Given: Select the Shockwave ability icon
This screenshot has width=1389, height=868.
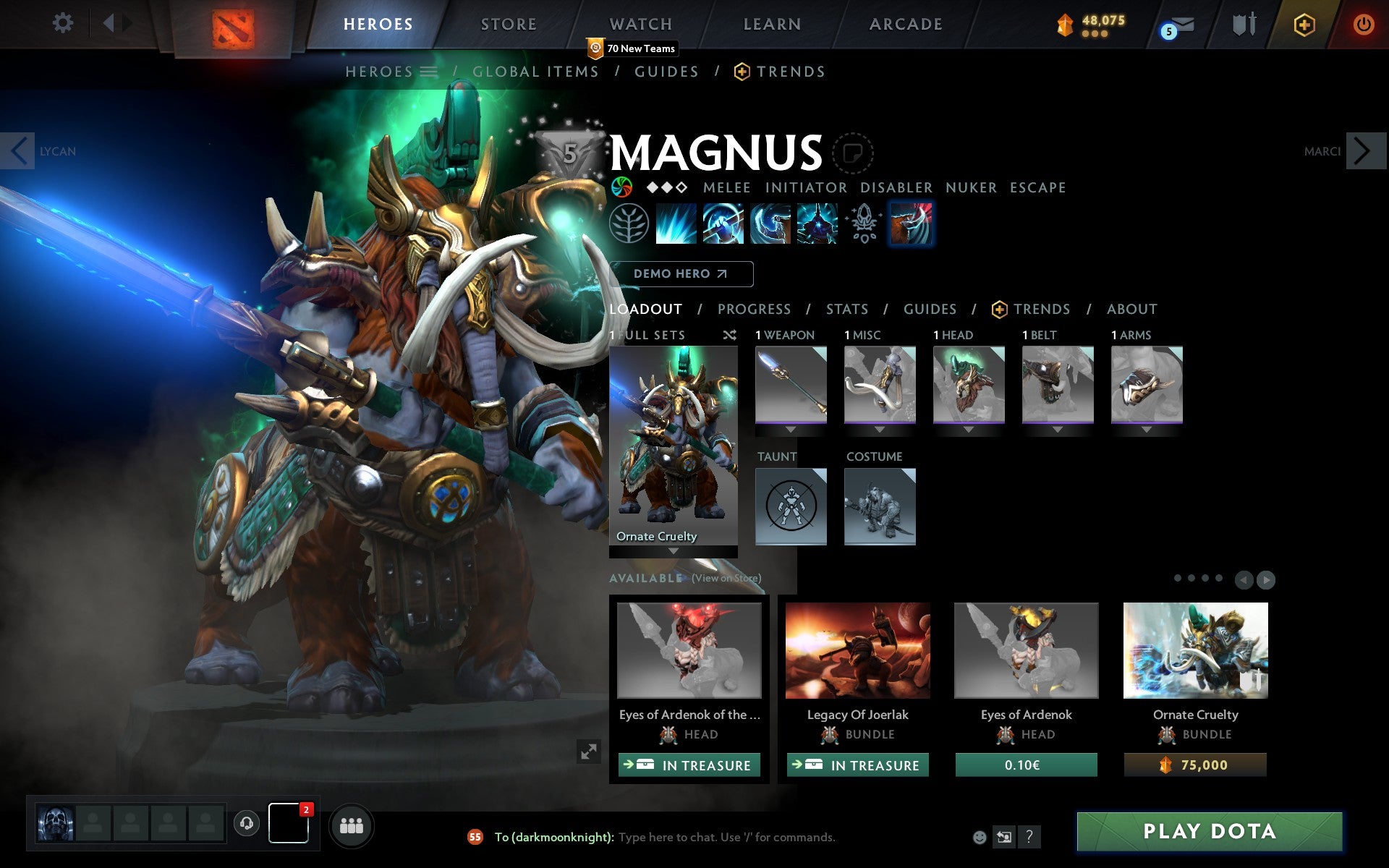Looking at the screenshot, I should click(x=676, y=224).
